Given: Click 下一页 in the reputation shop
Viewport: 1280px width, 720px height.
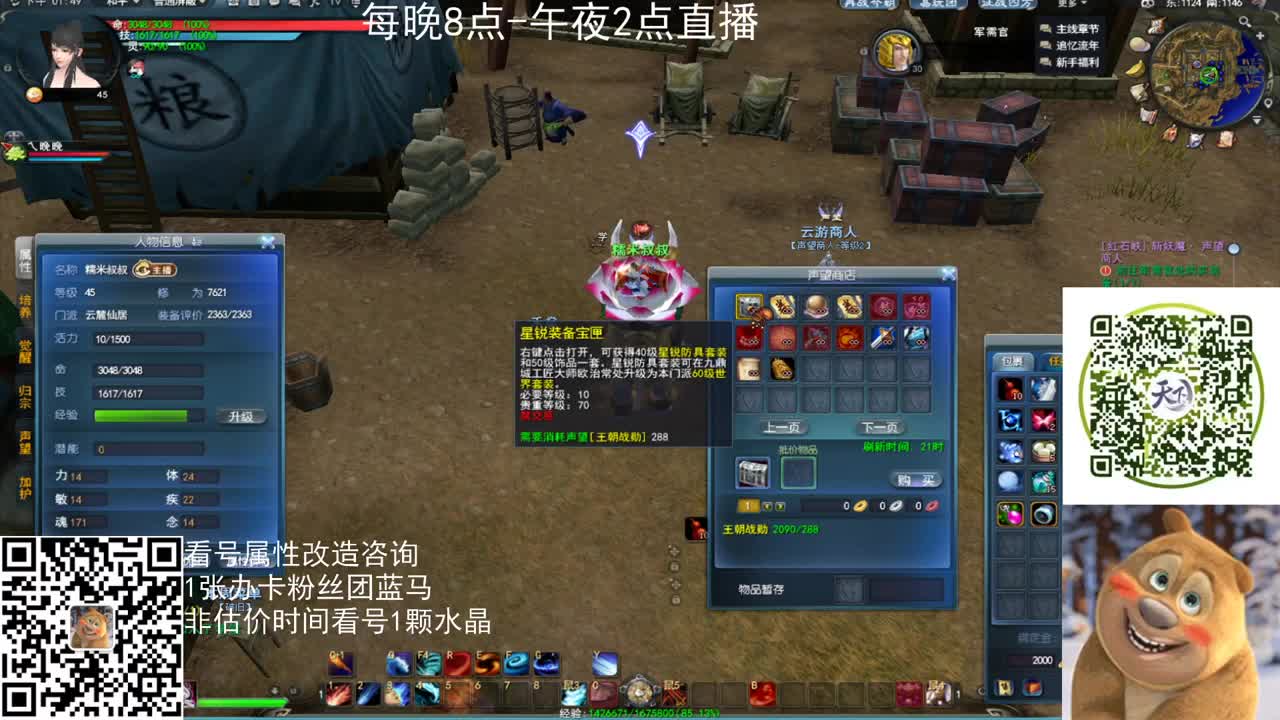Looking at the screenshot, I should tap(878, 425).
